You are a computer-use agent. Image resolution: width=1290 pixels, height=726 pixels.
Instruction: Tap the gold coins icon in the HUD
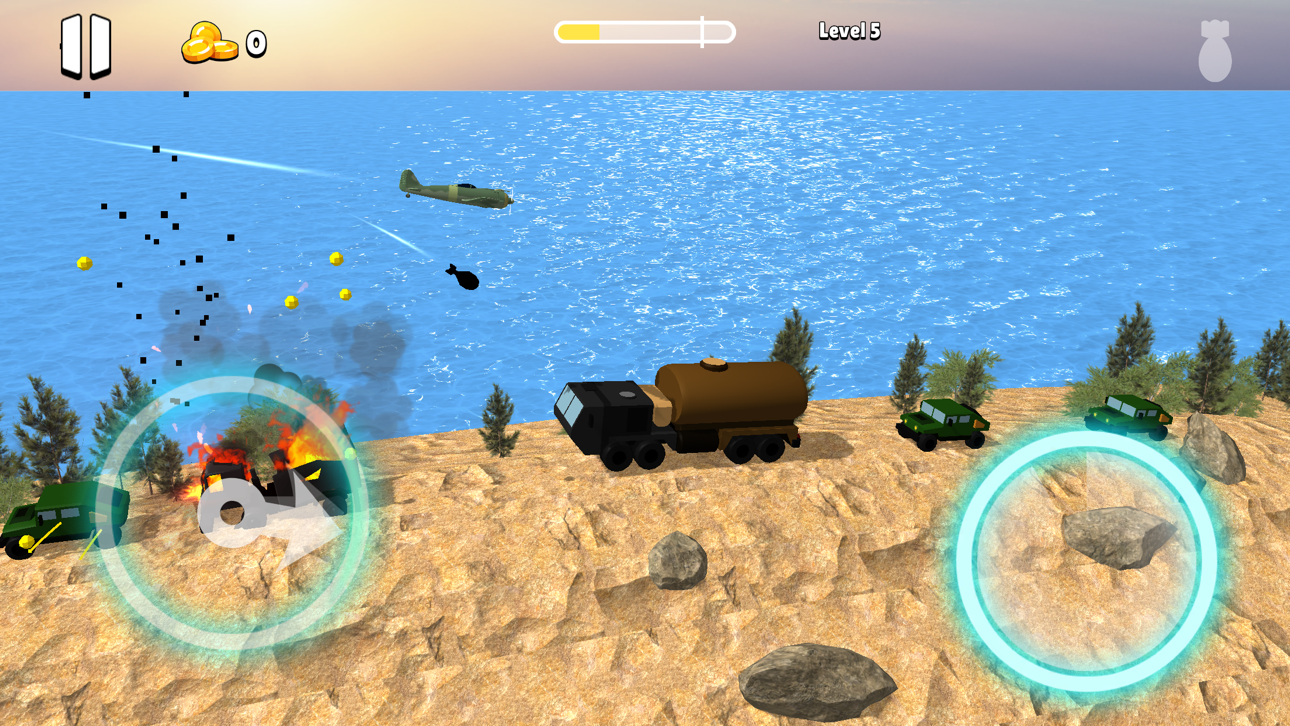(211, 43)
